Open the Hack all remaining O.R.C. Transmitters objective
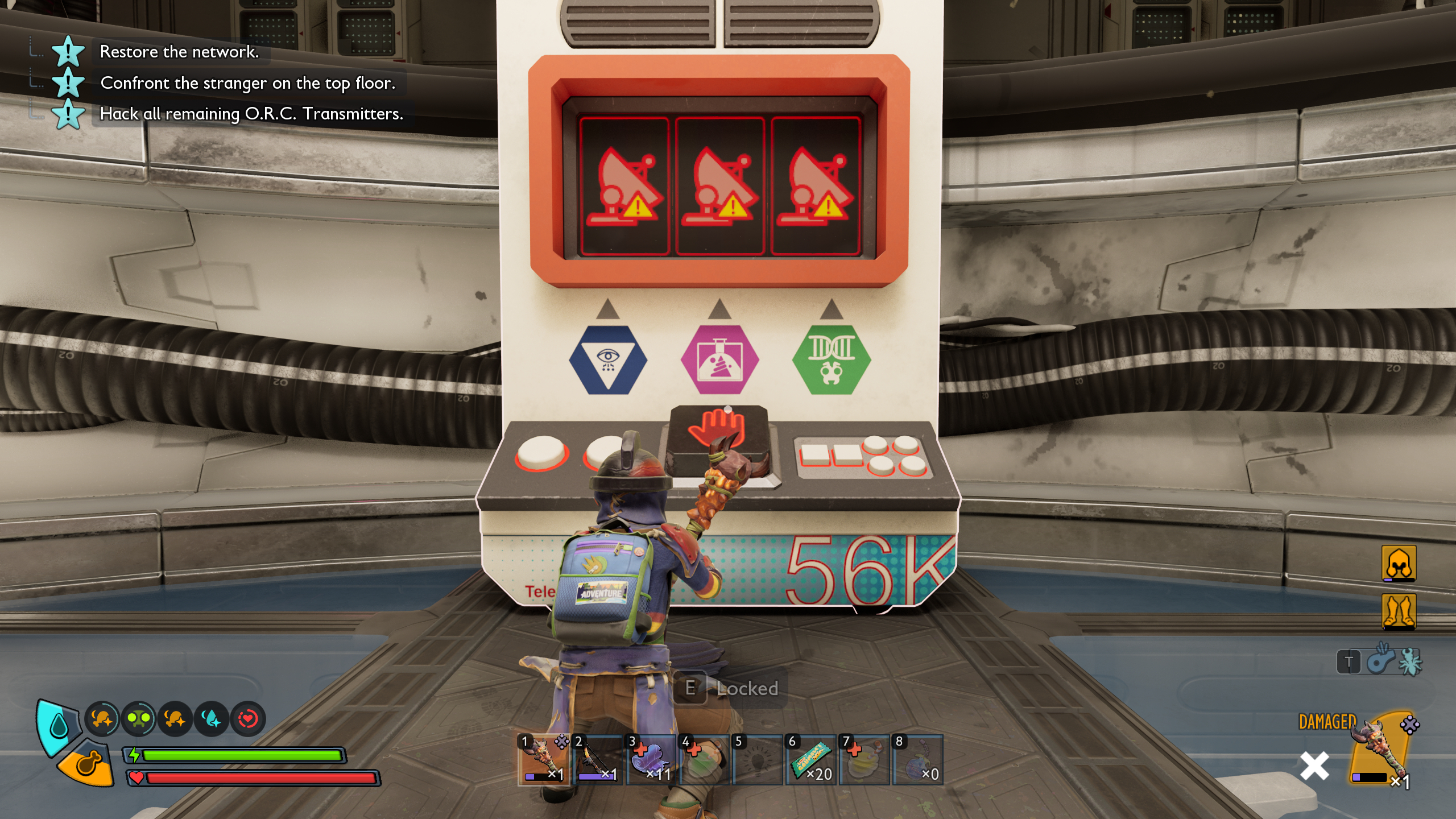This screenshot has width=1456, height=819. click(252, 115)
